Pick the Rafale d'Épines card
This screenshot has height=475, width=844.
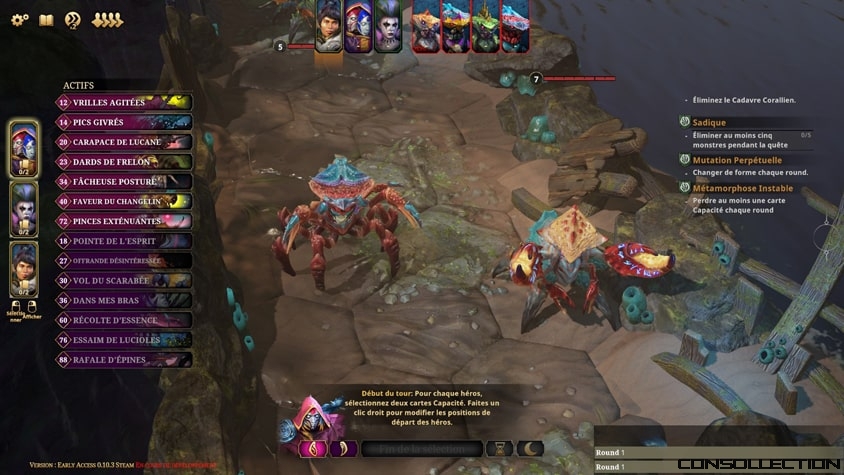pyautogui.click(x=124, y=360)
